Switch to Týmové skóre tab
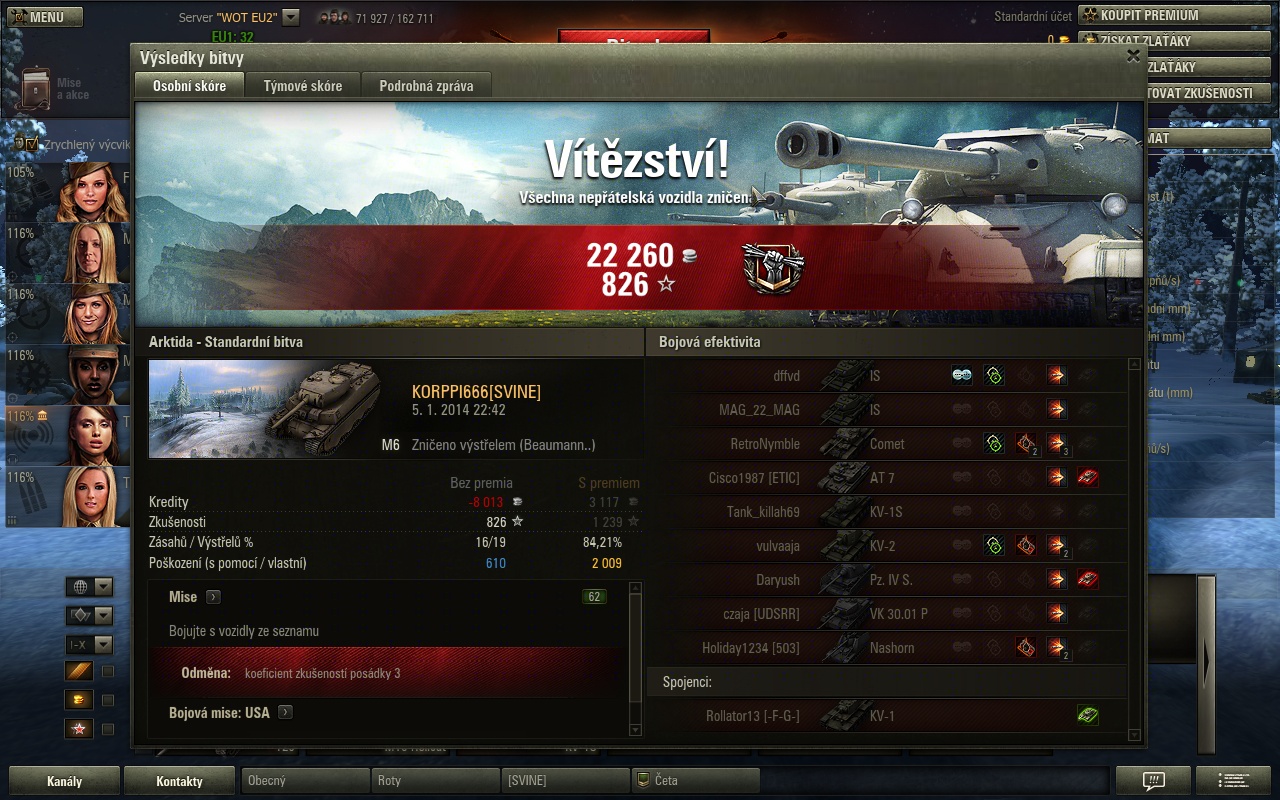The image size is (1280, 800). [302, 86]
